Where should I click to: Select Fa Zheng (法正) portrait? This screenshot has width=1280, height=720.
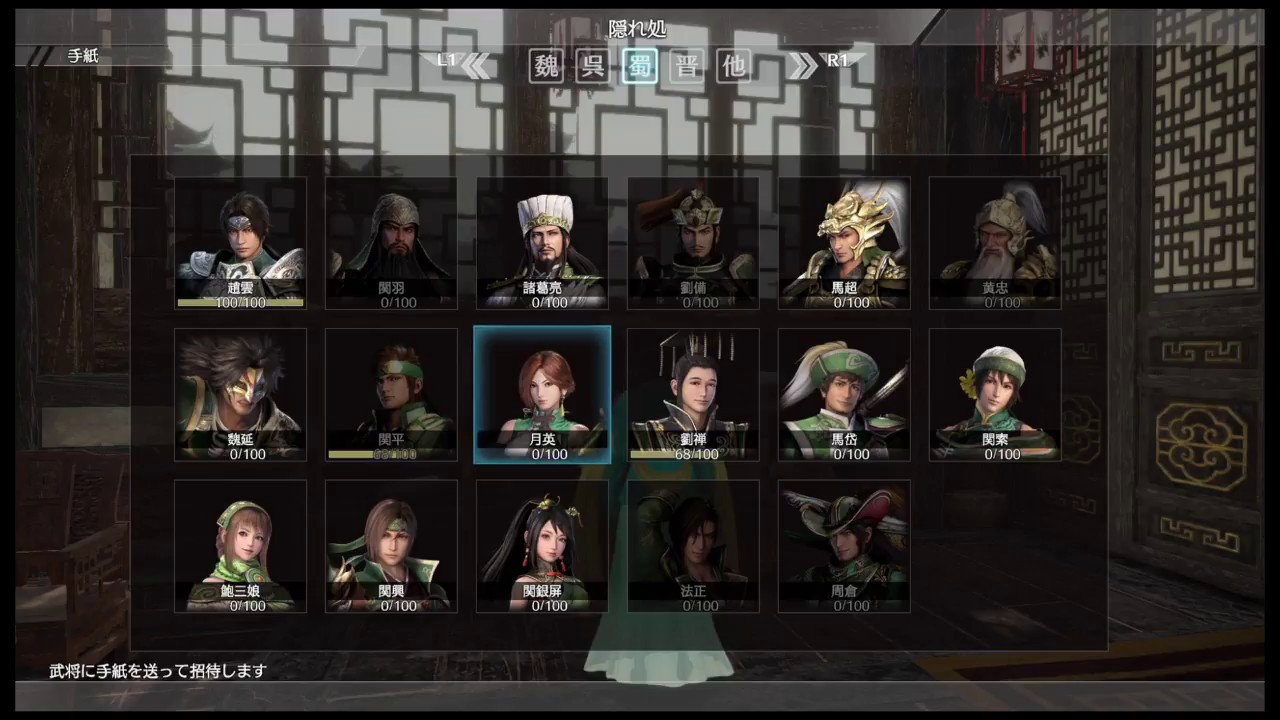coord(693,545)
